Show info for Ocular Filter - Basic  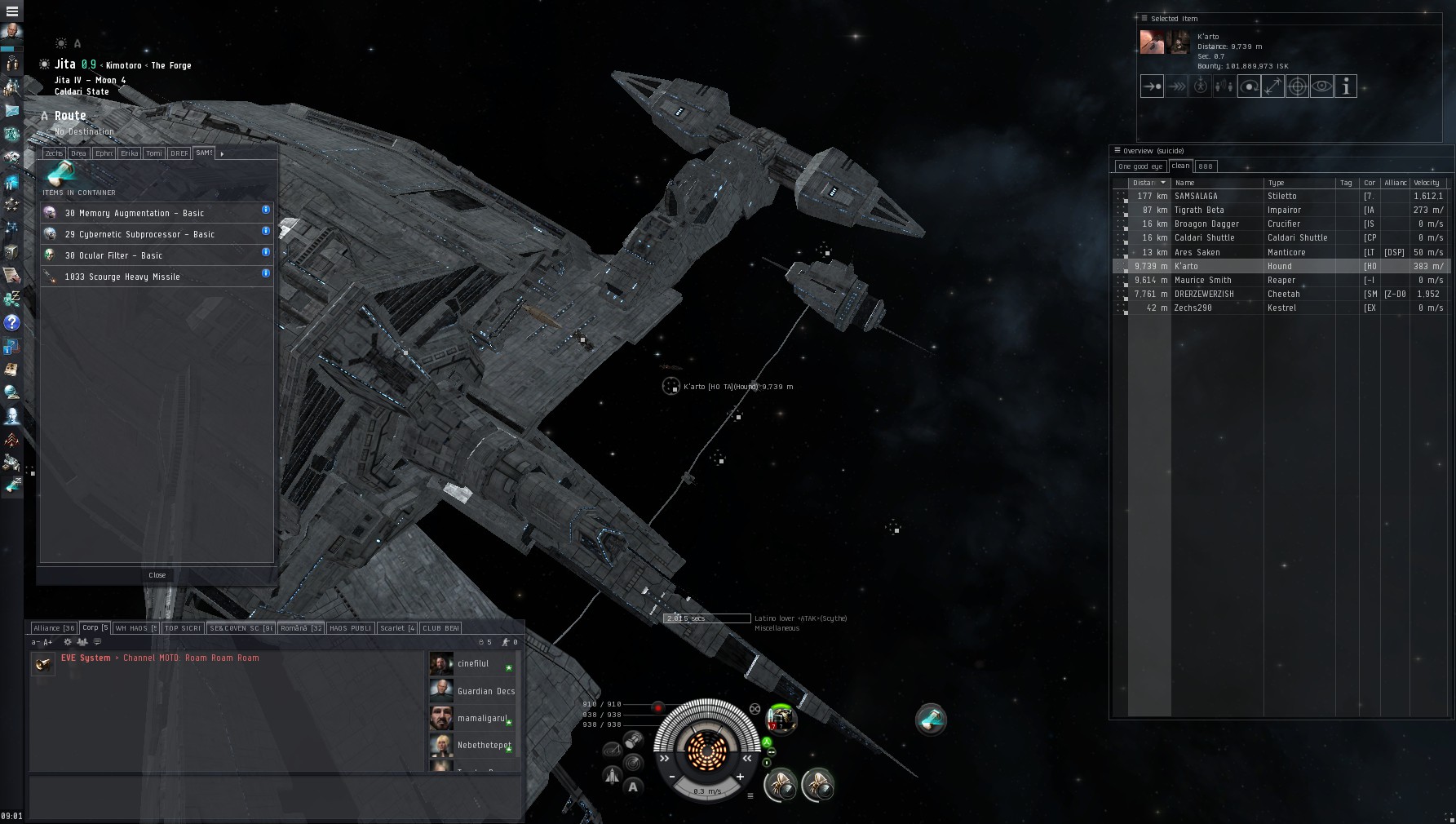click(266, 252)
